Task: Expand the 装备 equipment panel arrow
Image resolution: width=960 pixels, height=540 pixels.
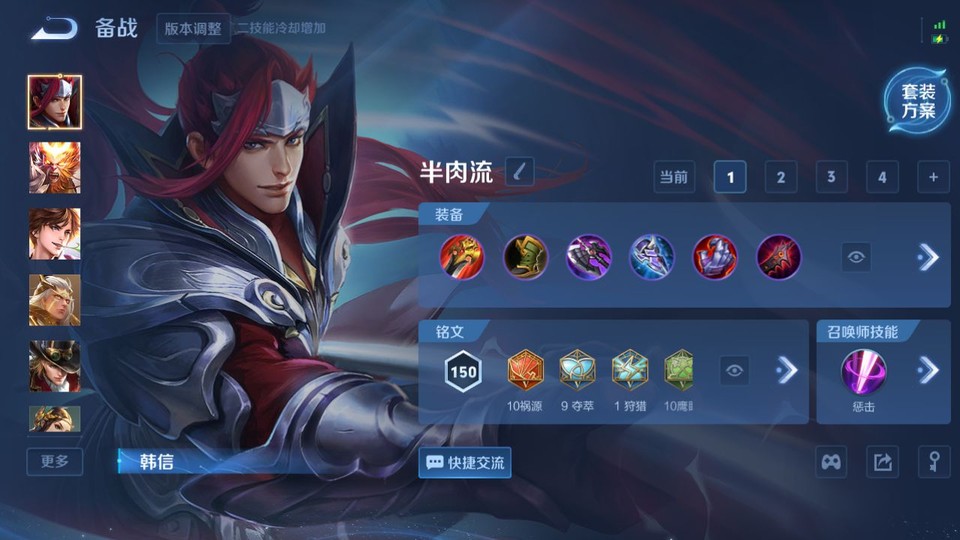Action: point(928,257)
